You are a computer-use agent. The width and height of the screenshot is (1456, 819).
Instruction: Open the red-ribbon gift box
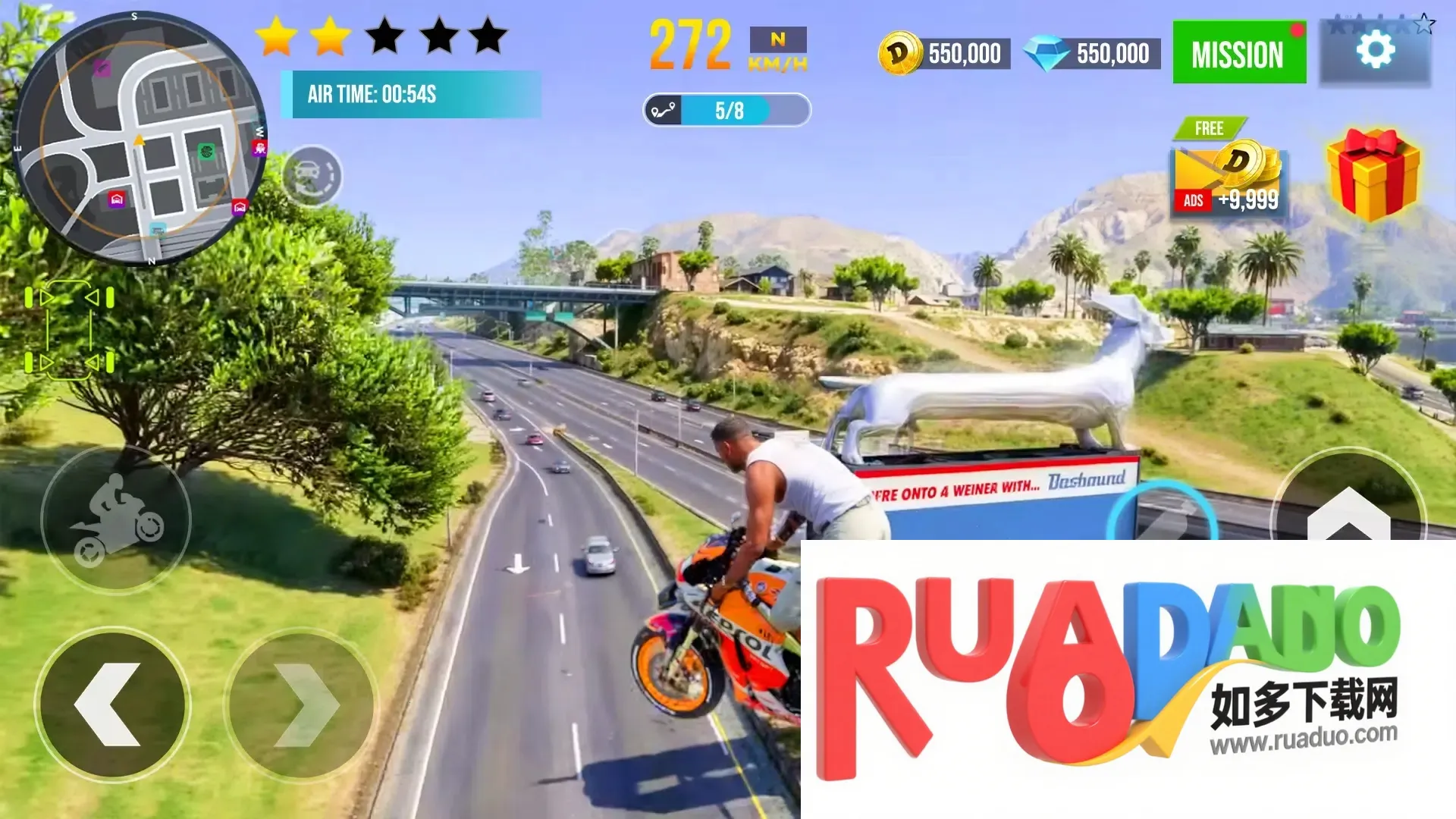coord(1373,174)
